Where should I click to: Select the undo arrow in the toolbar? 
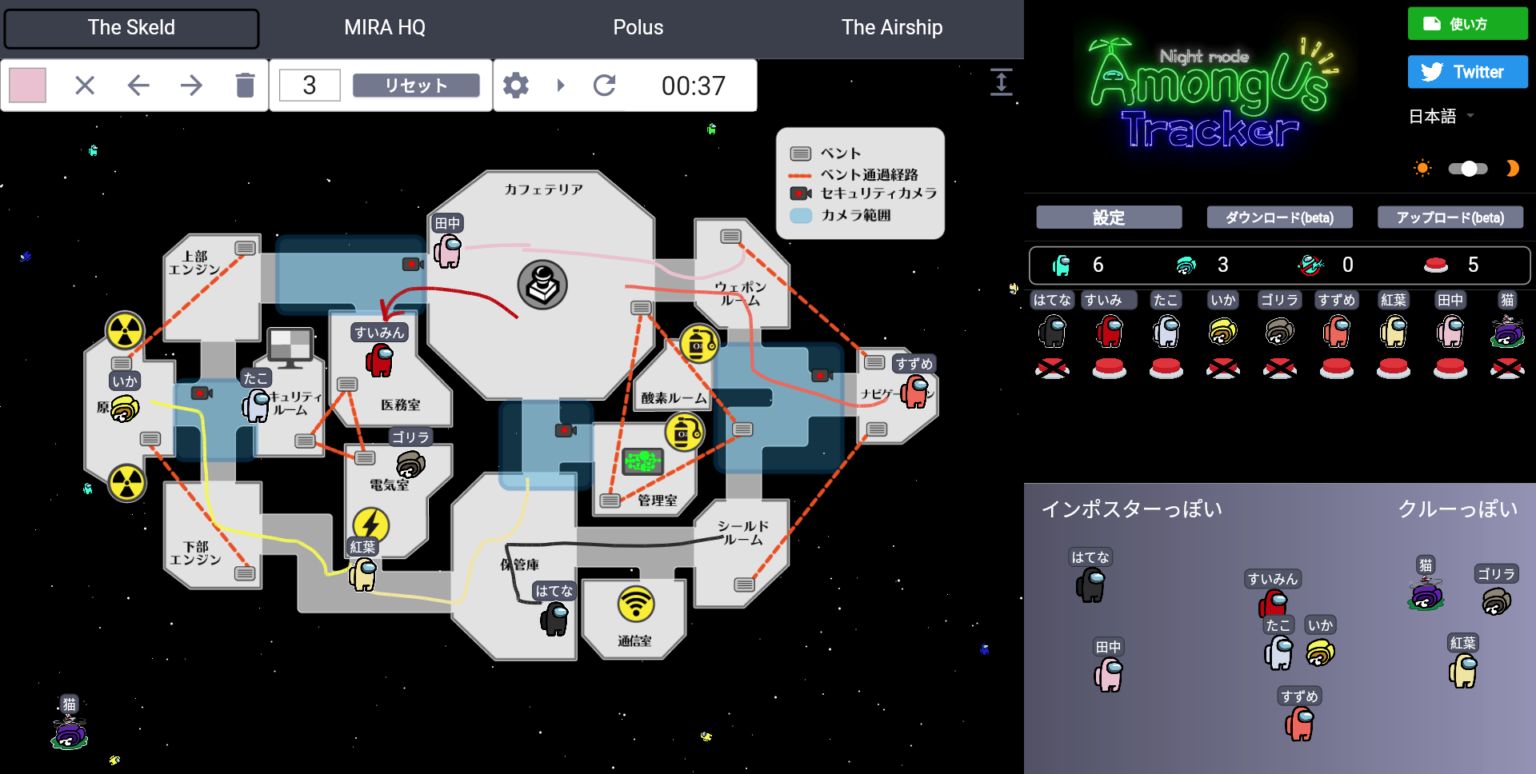[137, 85]
